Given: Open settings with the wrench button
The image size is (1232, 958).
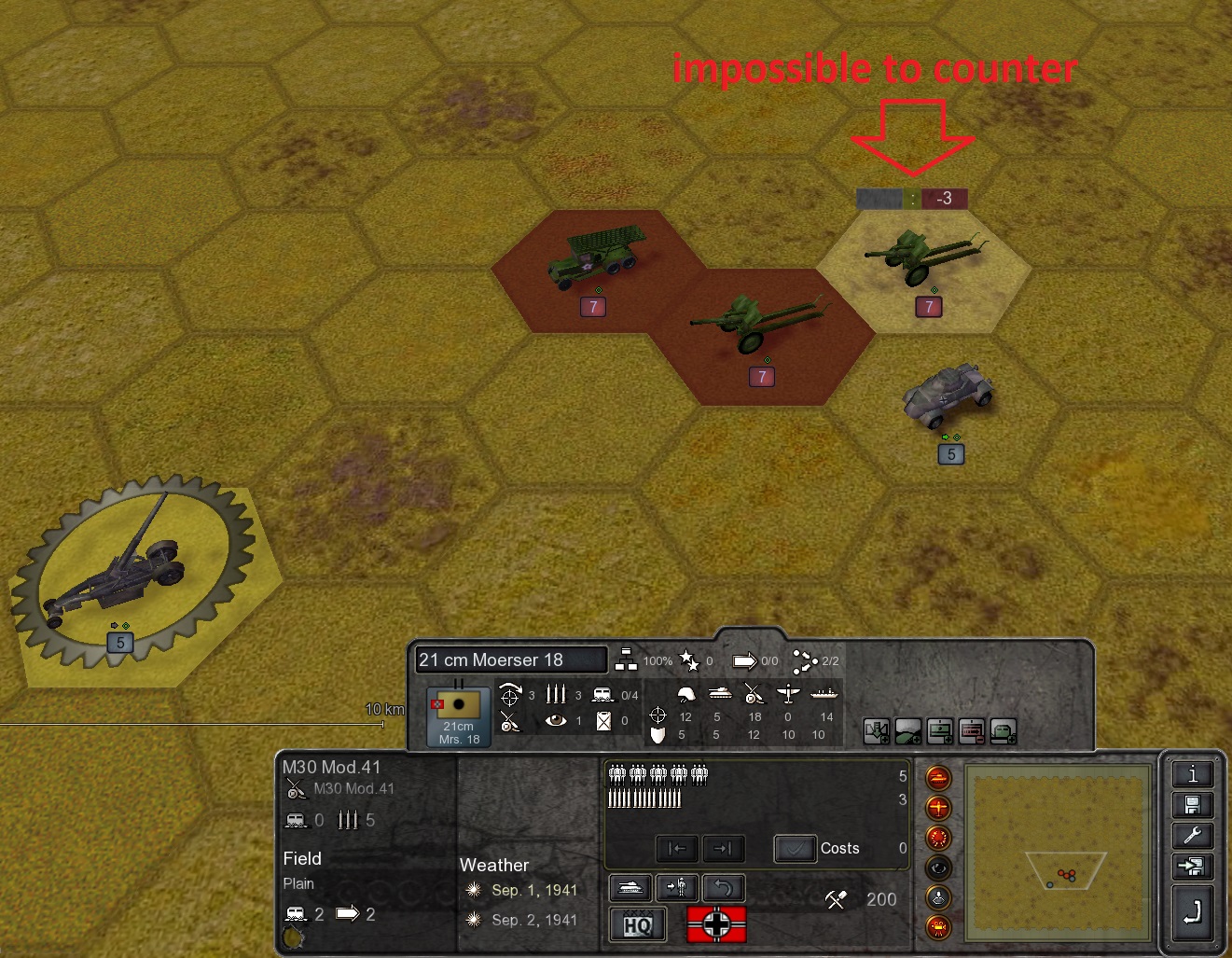Looking at the screenshot, I should coord(1192,836).
